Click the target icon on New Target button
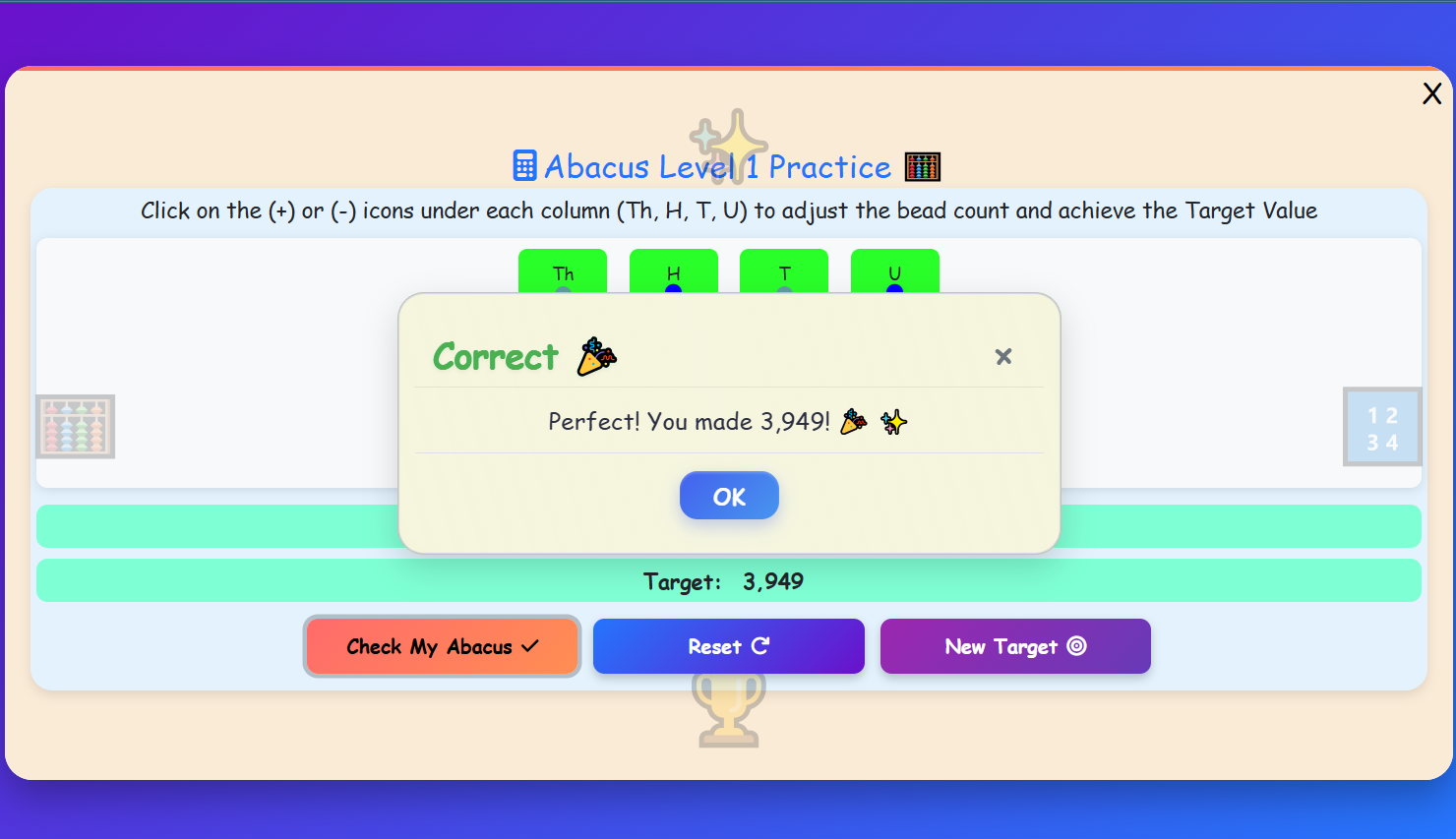This screenshot has width=1456, height=839. tap(1076, 646)
